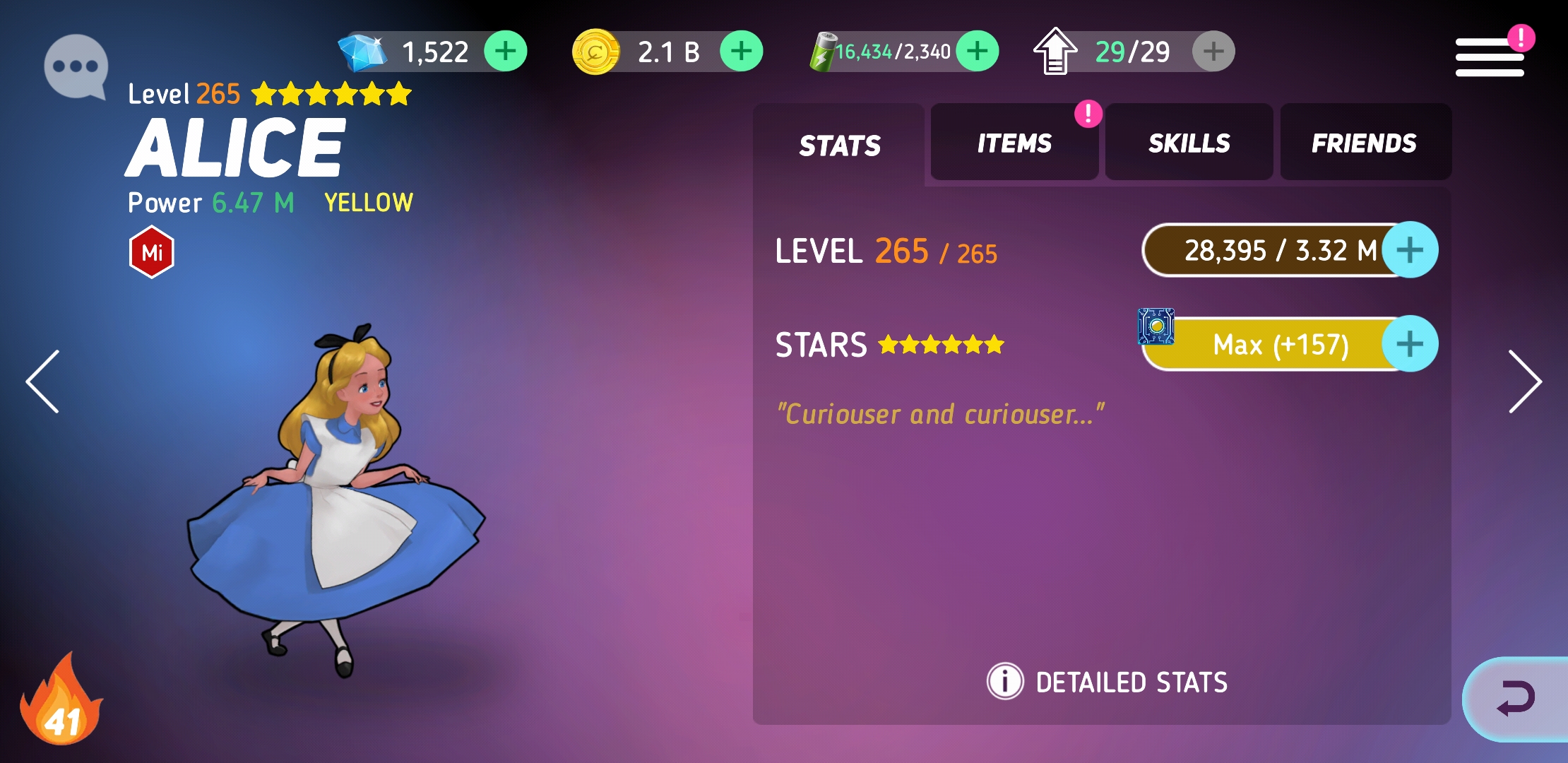The height and width of the screenshot is (763, 1568).
Task: Open the chat bubble icon
Action: (76, 67)
